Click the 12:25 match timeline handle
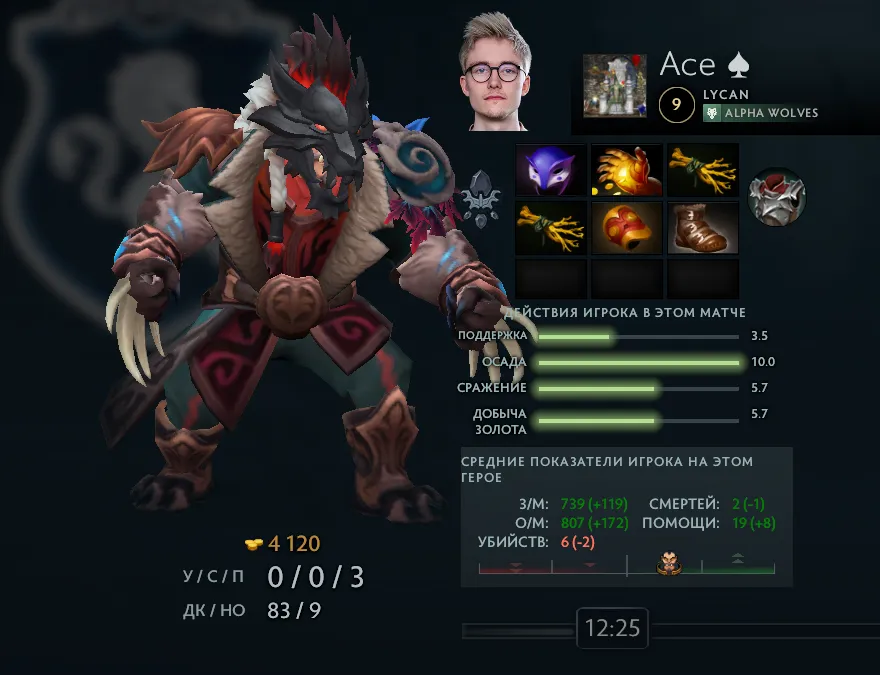 (612, 629)
